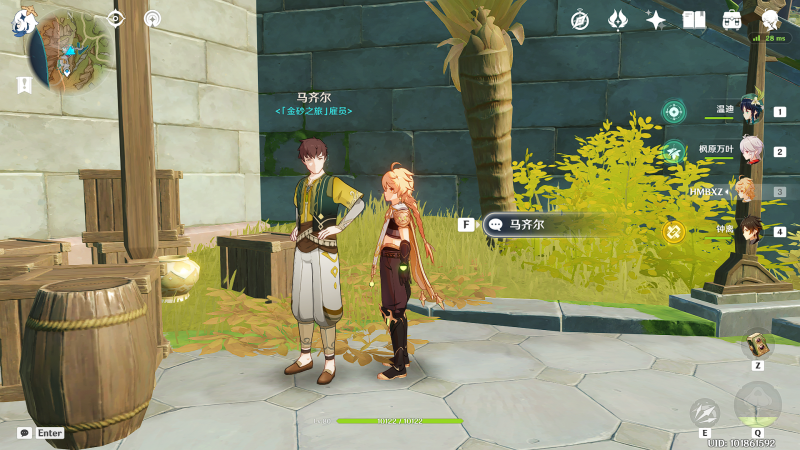The width and height of the screenshot is (800, 450).
Task: Click the round arch icon right of the minimap
Action: click(152, 18)
